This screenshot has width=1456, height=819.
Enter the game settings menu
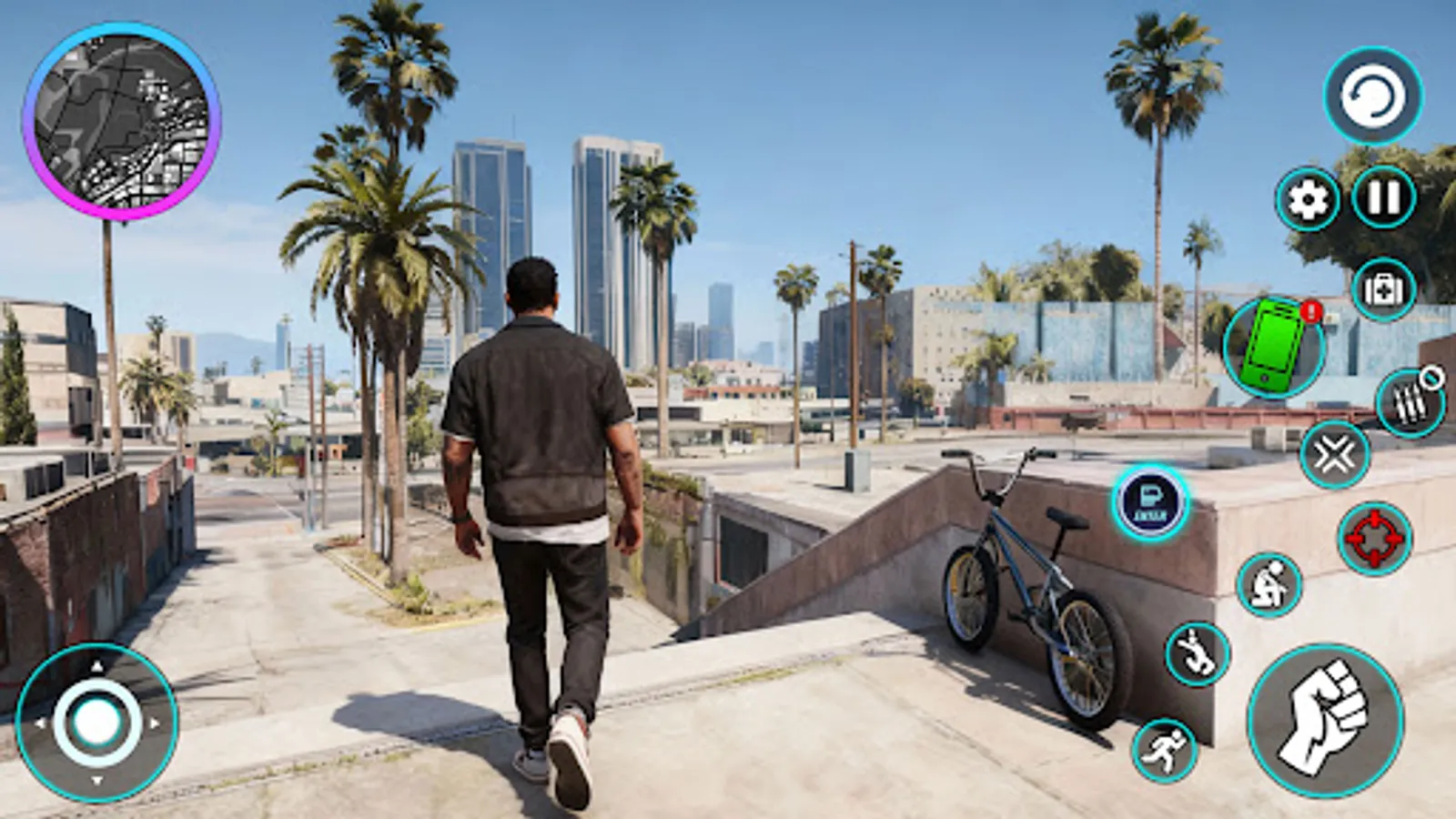pyautogui.click(x=1306, y=196)
